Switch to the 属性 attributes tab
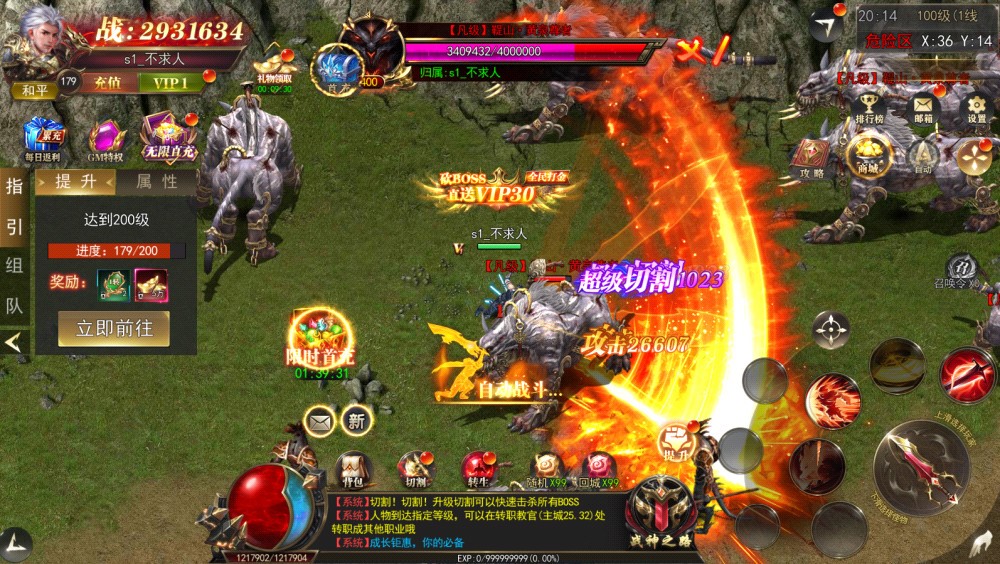The image size is (1000, 564). (x=156, y=181)
